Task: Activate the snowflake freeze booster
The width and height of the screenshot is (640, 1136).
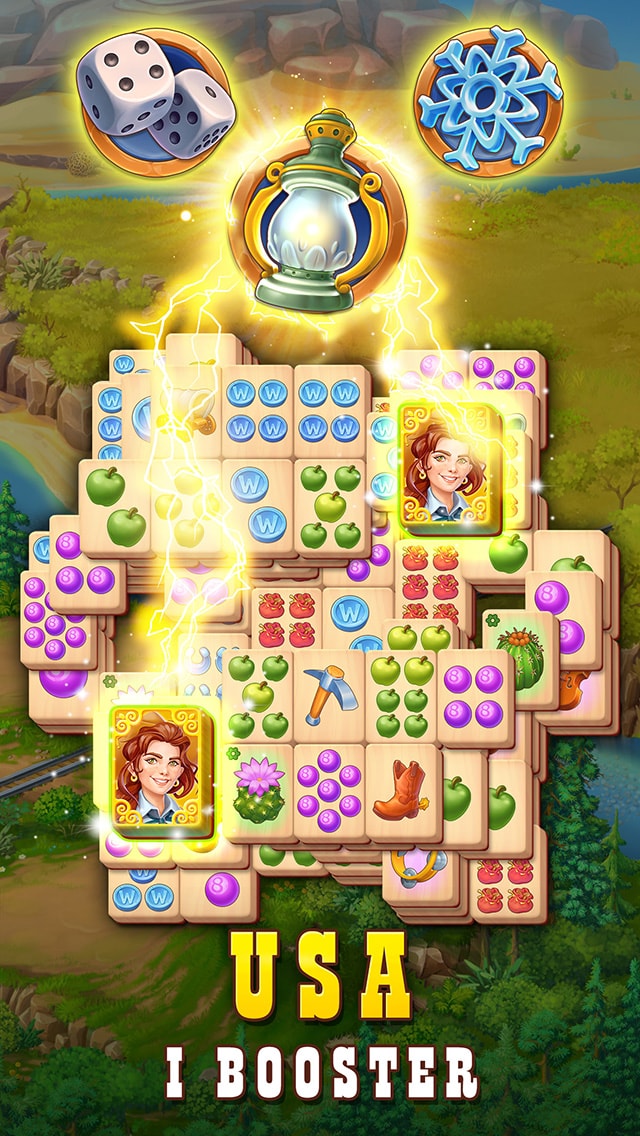Action: tap(489, 99)
